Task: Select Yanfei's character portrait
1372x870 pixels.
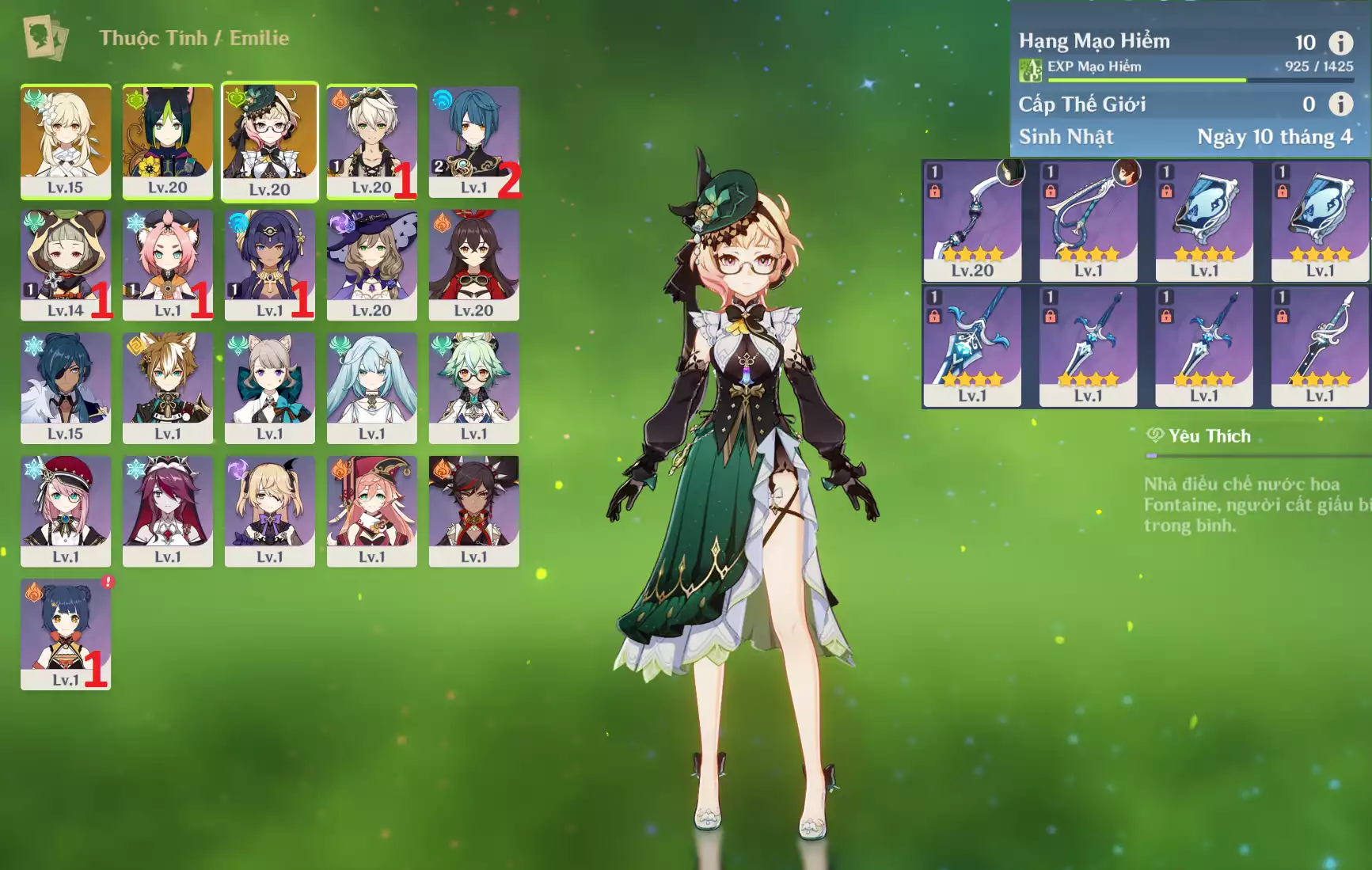Action: [x=371, y=511]
